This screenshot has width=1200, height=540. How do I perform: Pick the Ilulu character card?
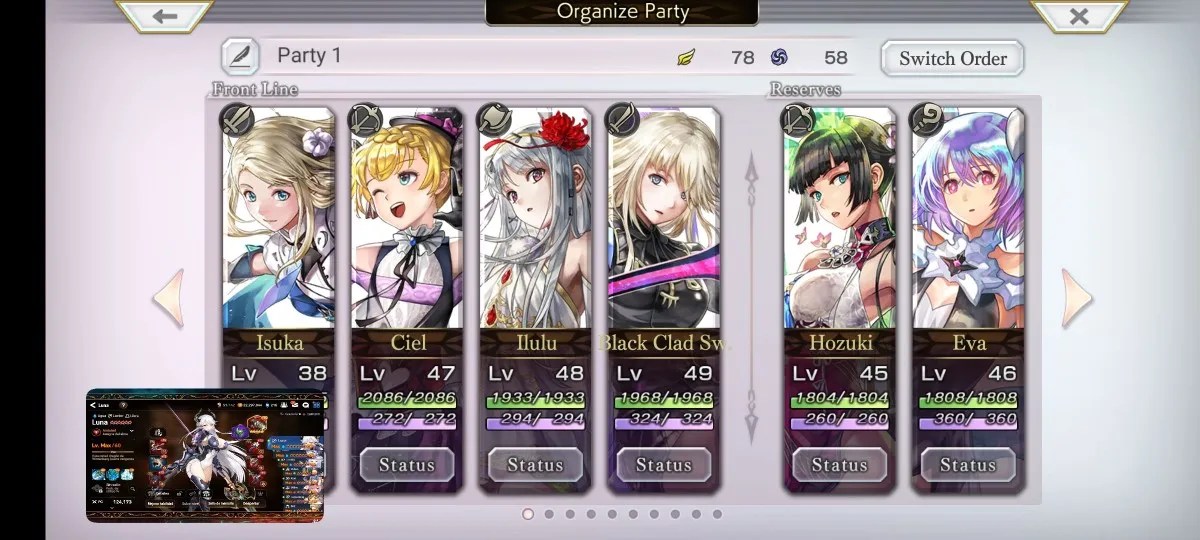(535, 230)
